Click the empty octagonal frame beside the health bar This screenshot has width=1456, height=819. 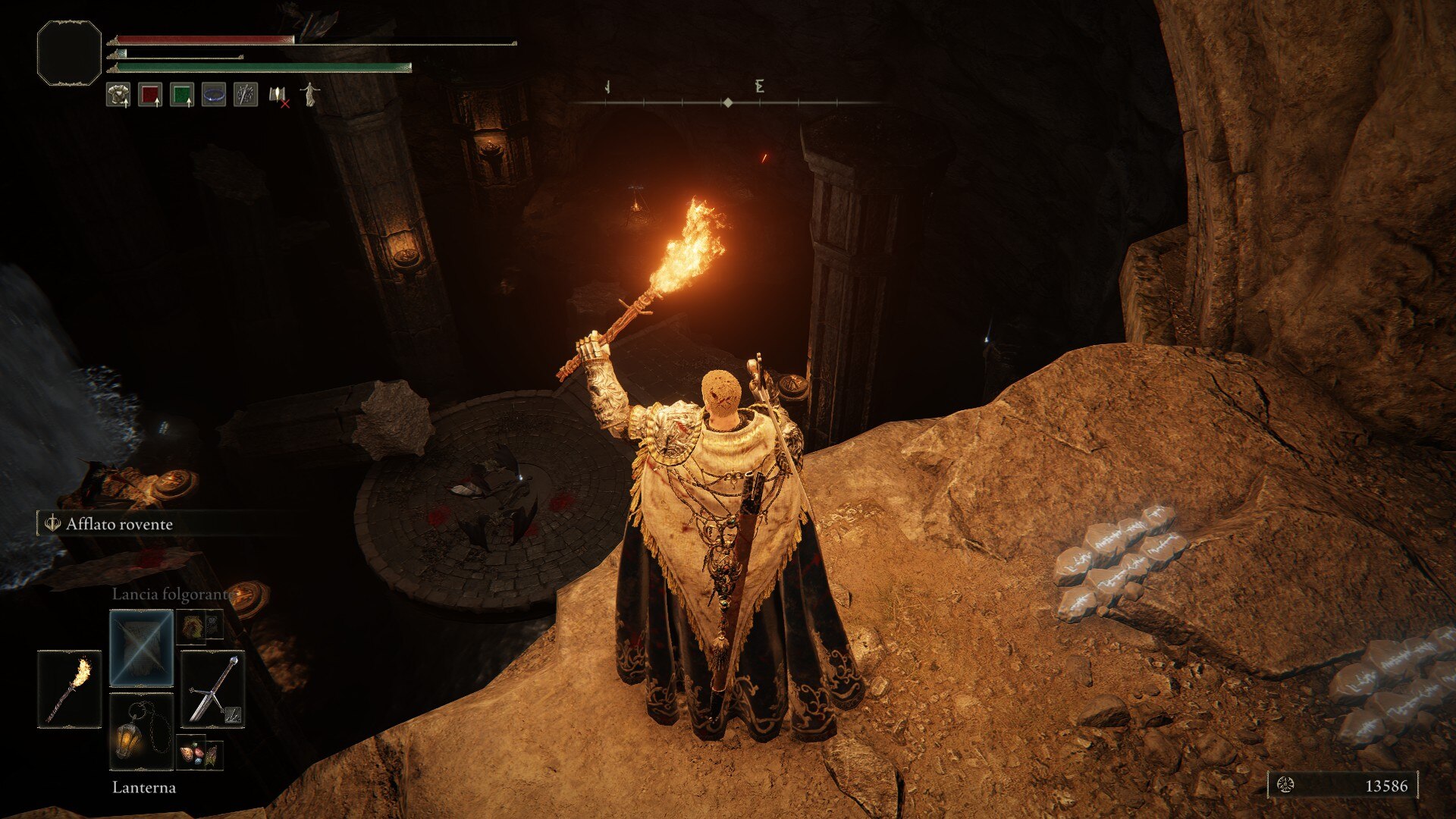pos(69,52)
